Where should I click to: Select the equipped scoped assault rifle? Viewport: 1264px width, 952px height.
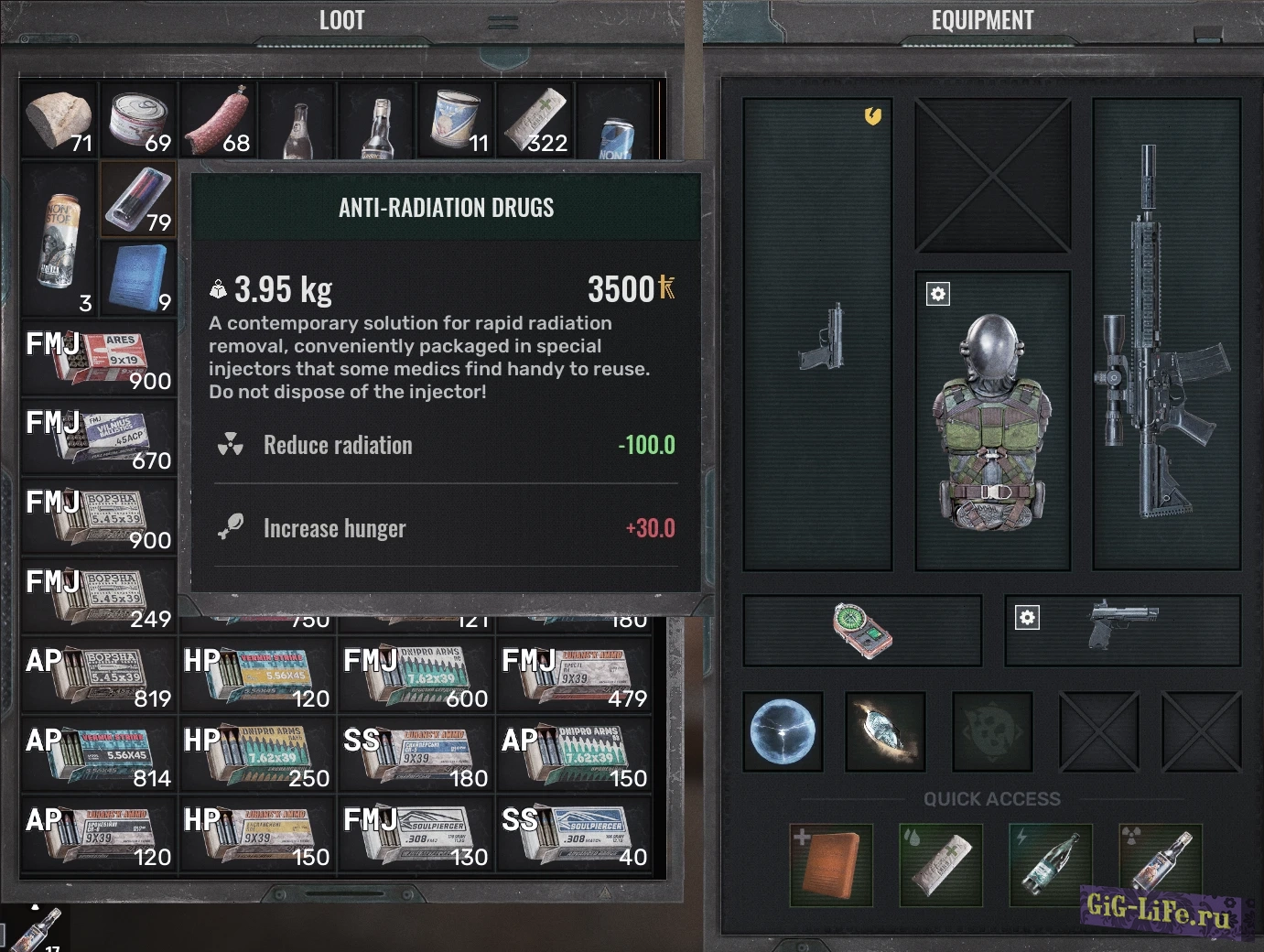tap(1165, 334)
